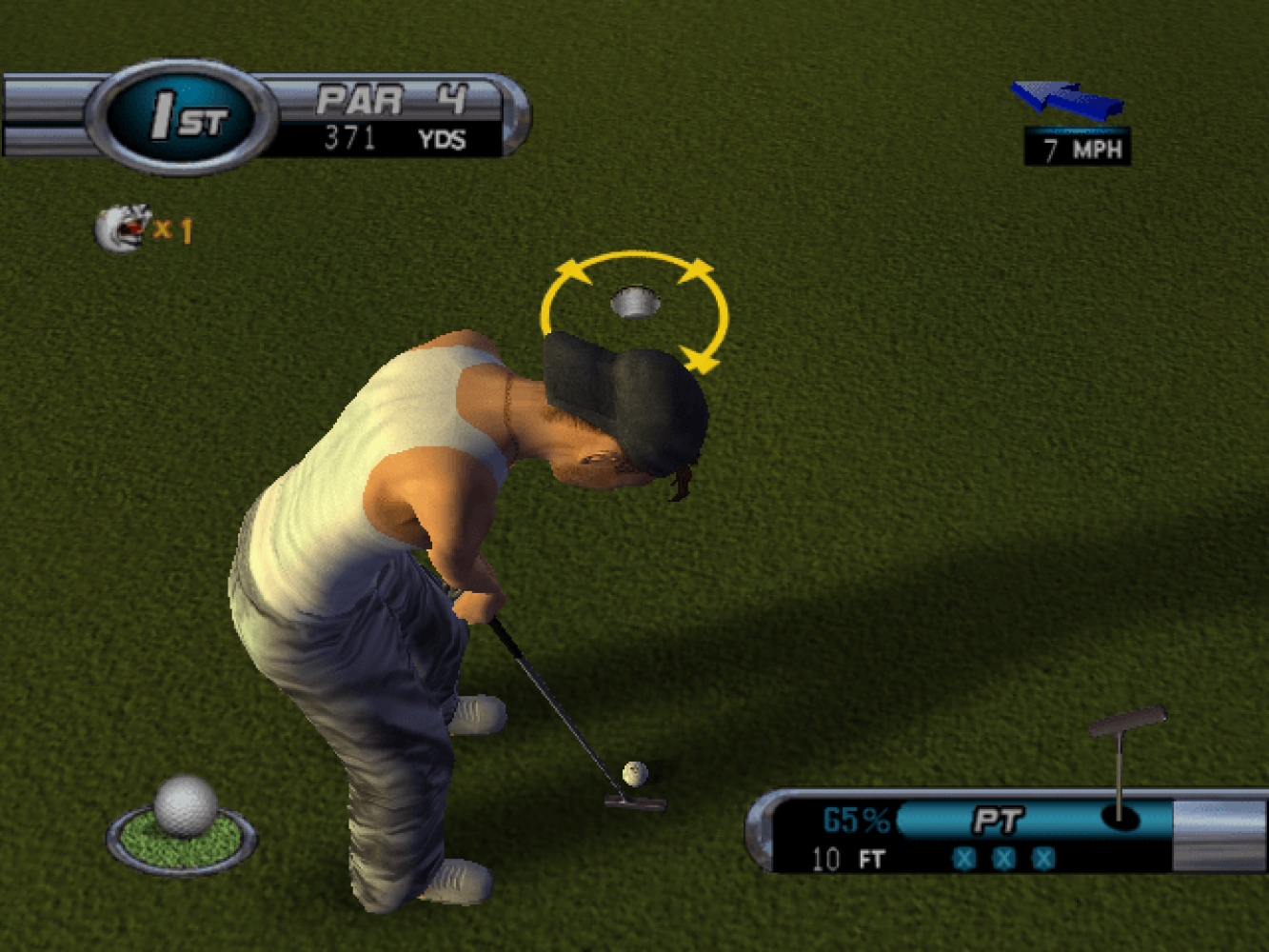The width and height of the screenshot is (1269, 952).
Task: Select the 1st hole badge
Action: click(181, 118)
